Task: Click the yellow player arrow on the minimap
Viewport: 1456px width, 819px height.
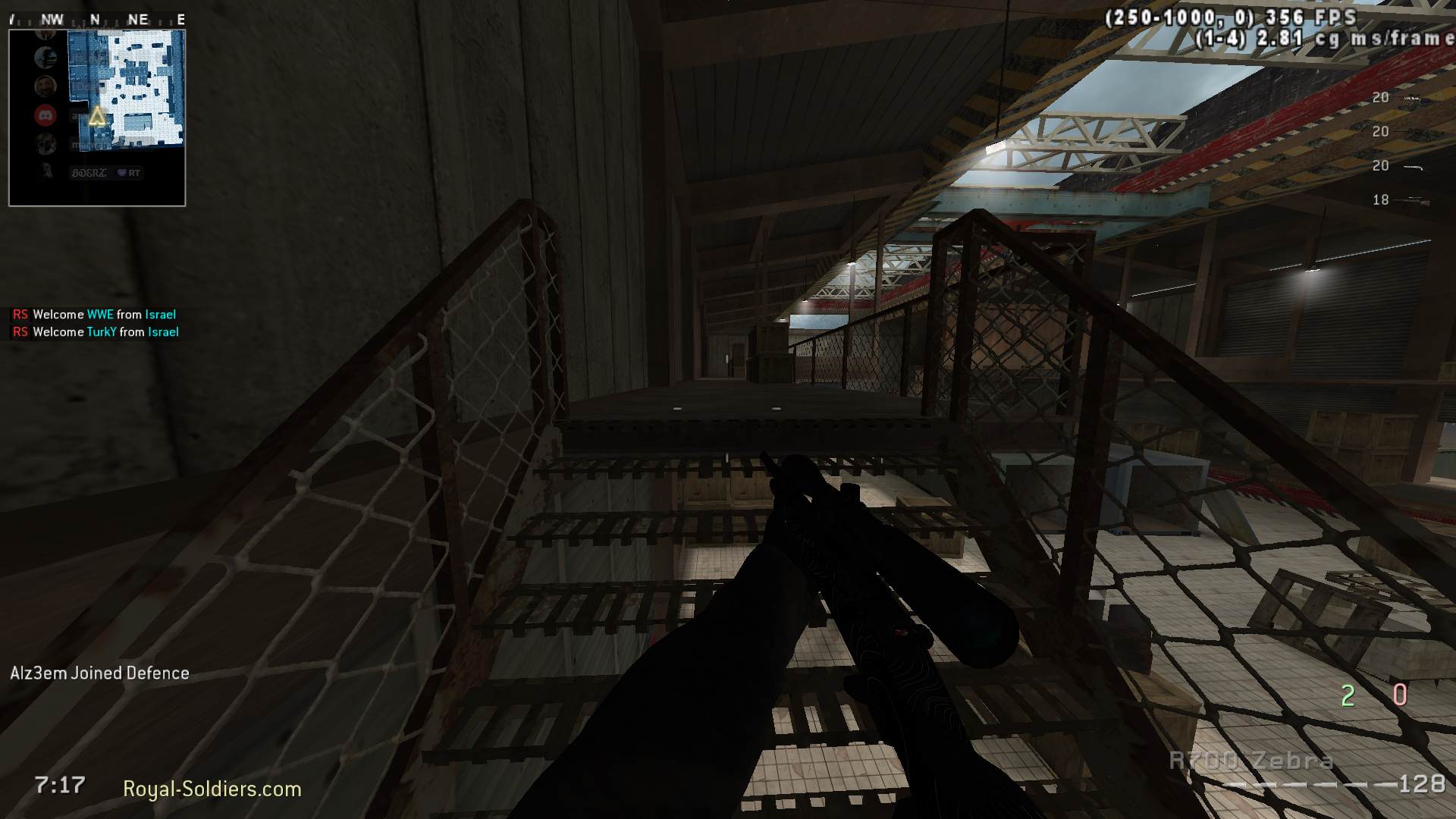Action: [x=96, y=116]
